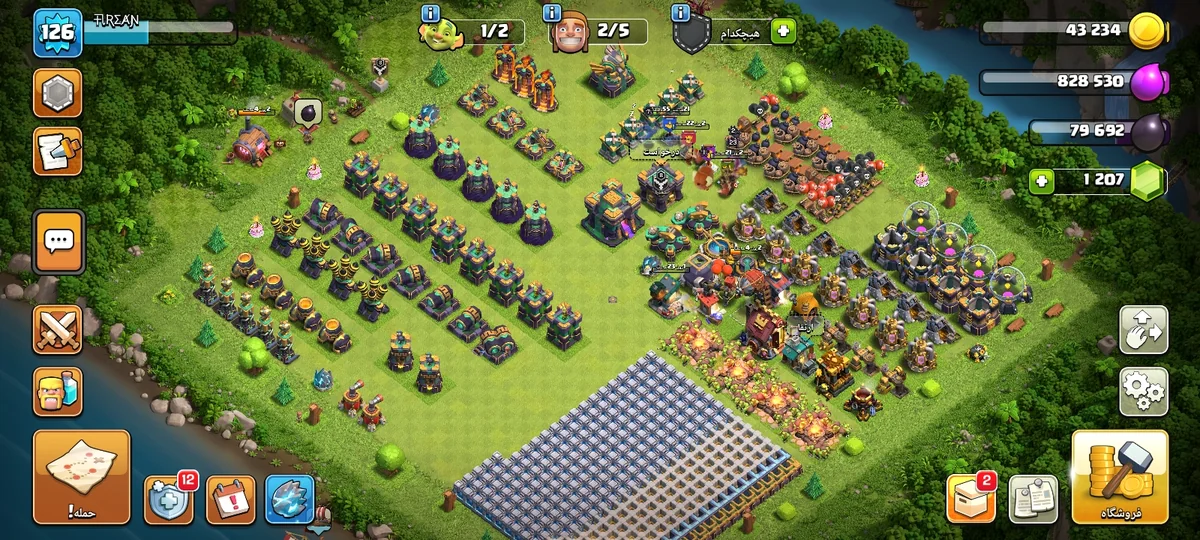Open the shop with the hammer and gold coins
This screenshot has height=540, width=1200.
click(x=1120, y=478)
